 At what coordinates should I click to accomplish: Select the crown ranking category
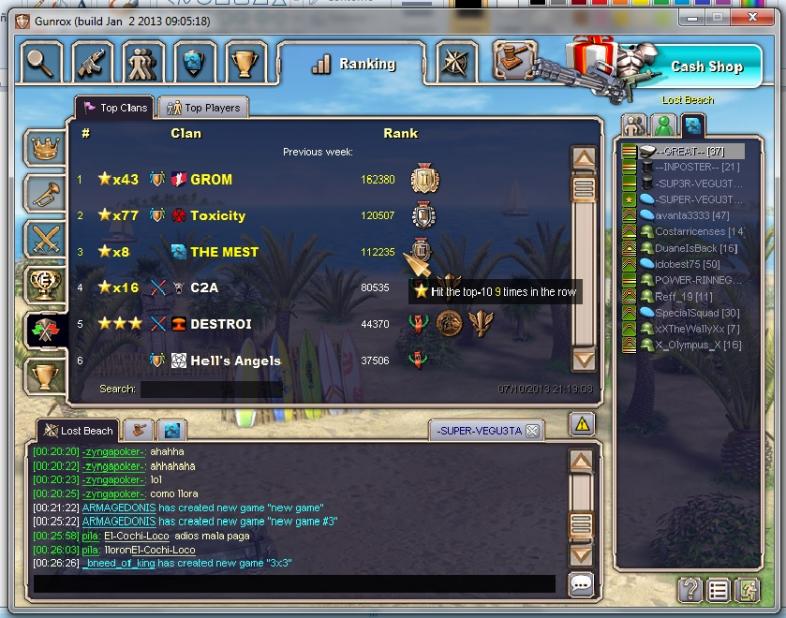point(43,149)
